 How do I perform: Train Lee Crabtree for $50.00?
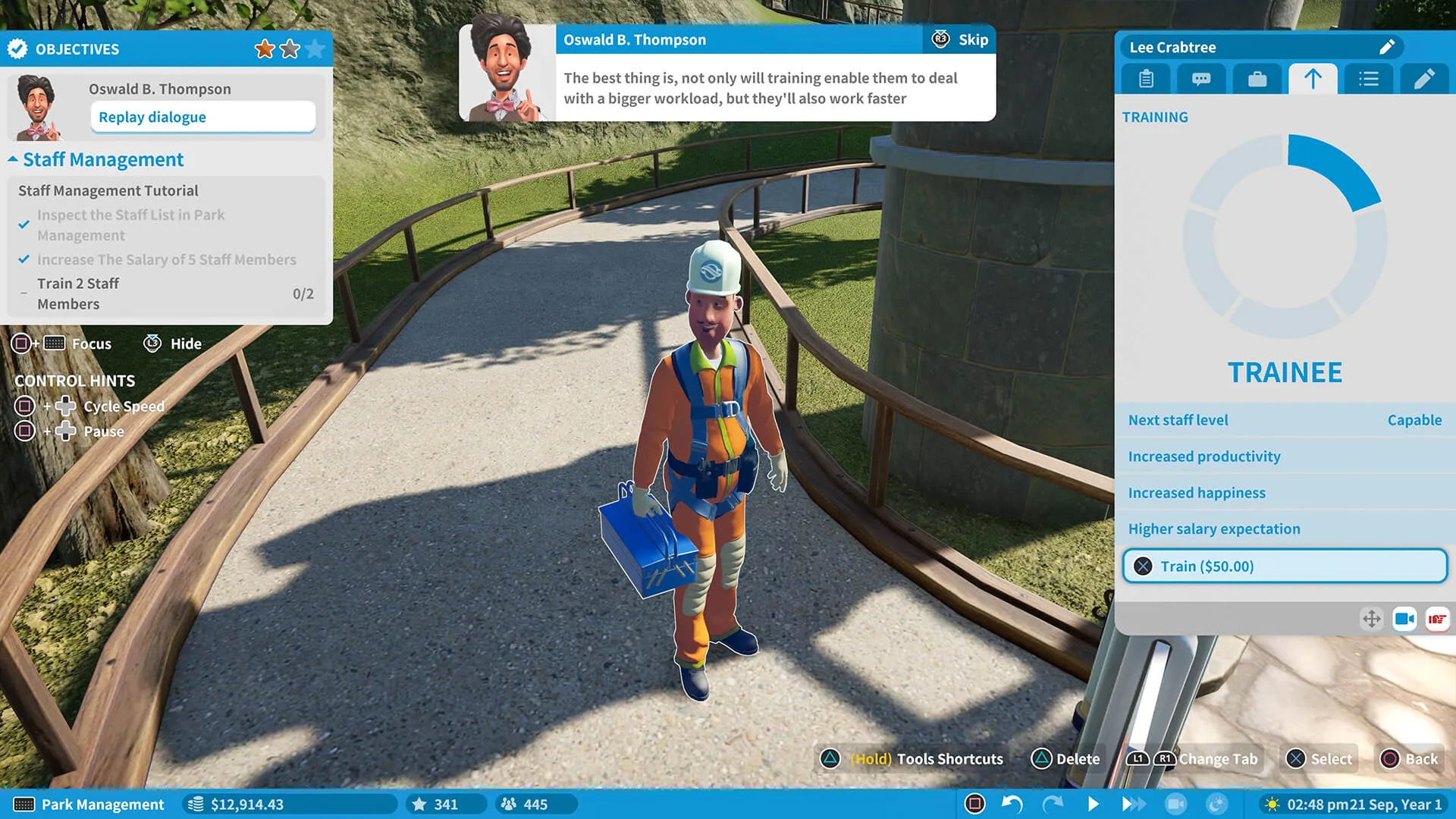pyautogui.click(x=1284, y=566)
